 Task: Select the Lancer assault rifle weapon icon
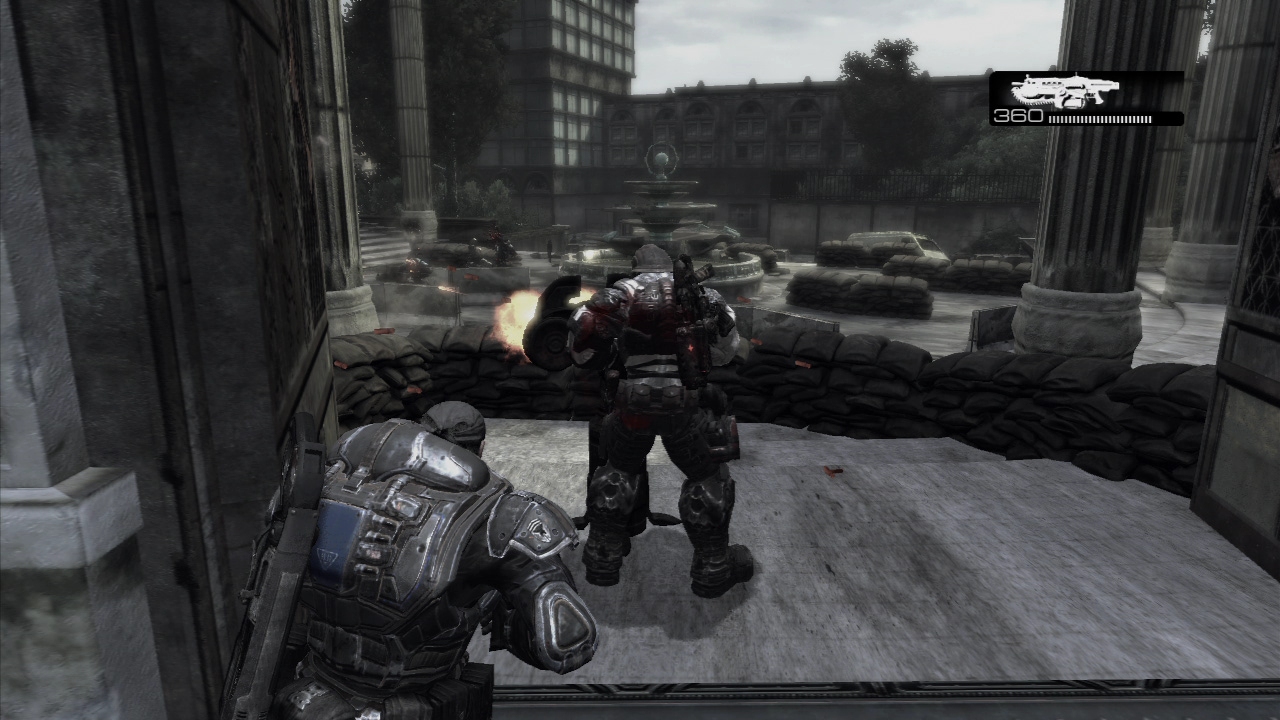1064,92
